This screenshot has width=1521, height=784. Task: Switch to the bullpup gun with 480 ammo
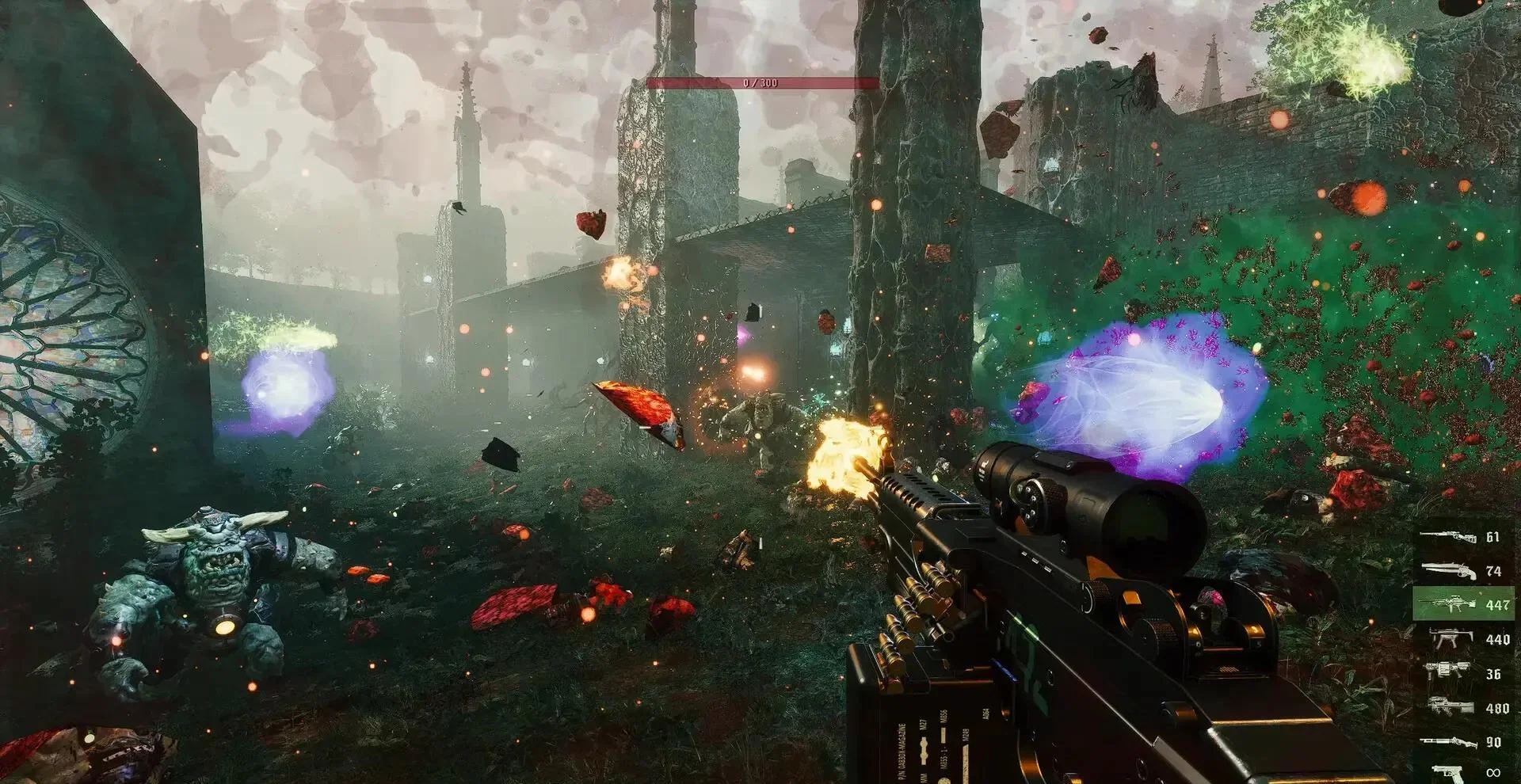pyautogui.click(x=1462, y=708)
